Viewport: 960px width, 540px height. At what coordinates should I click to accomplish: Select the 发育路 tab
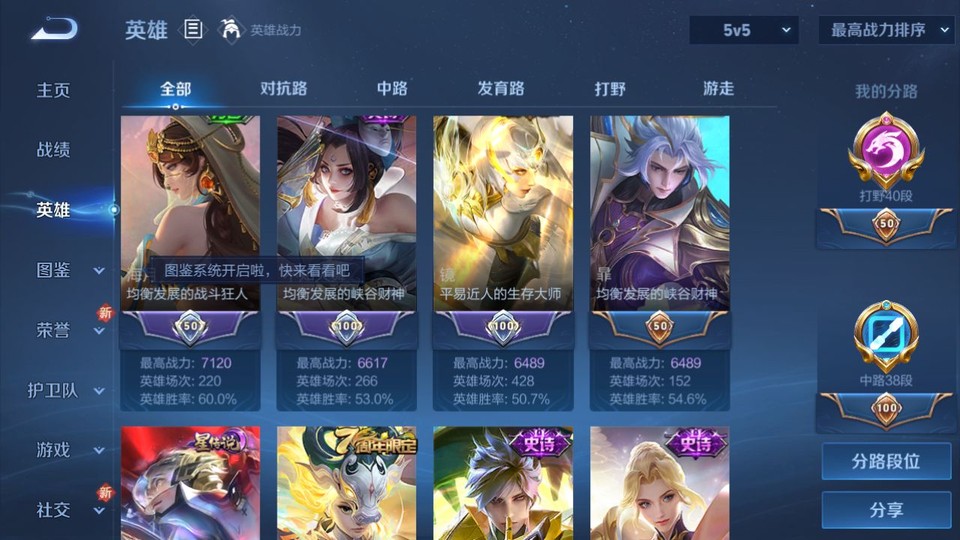click(x=501, y=89)
